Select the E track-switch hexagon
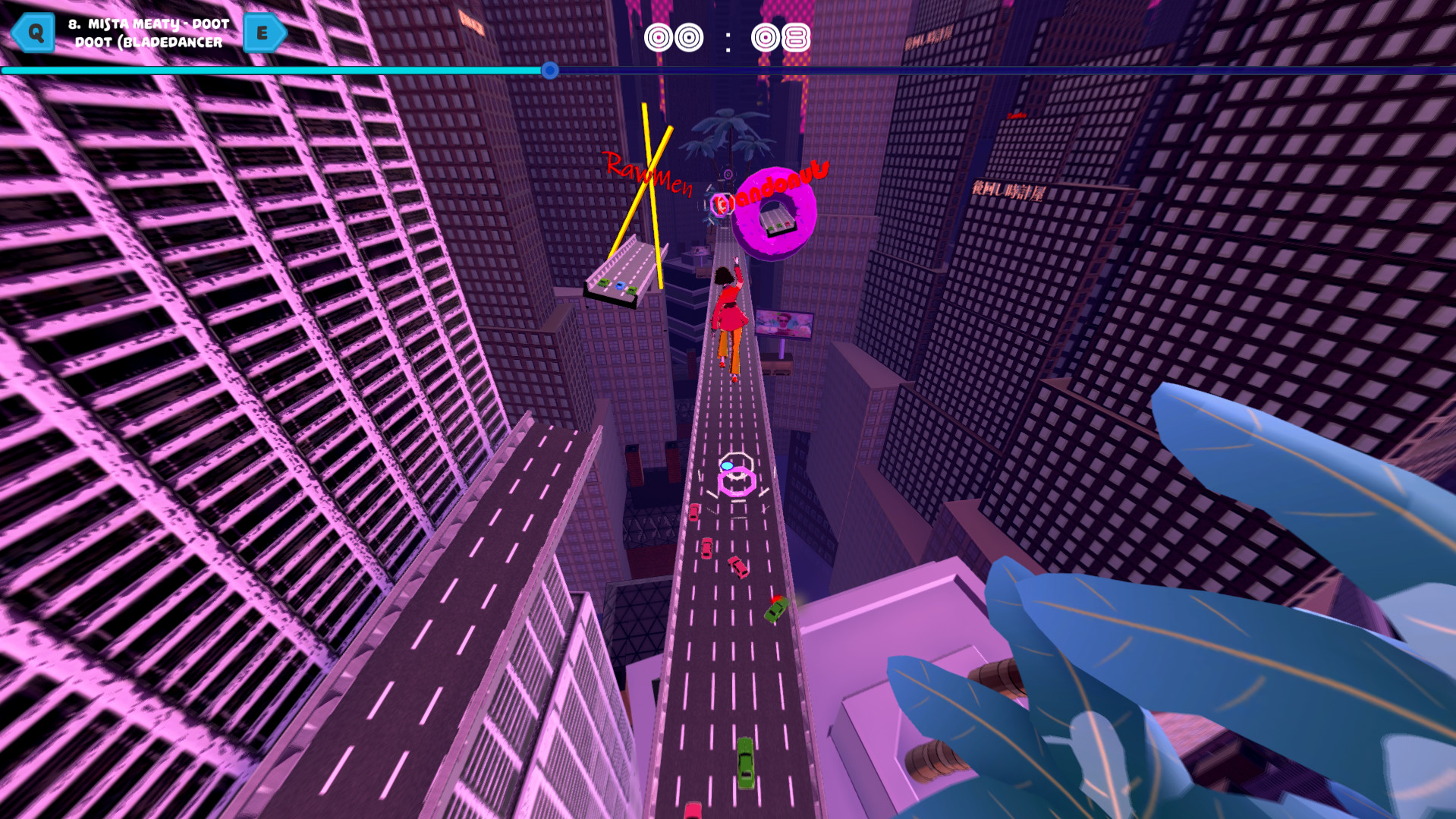Image resolution: width=1456 pixels, height=819 pixels. click(x=264, y=32)
